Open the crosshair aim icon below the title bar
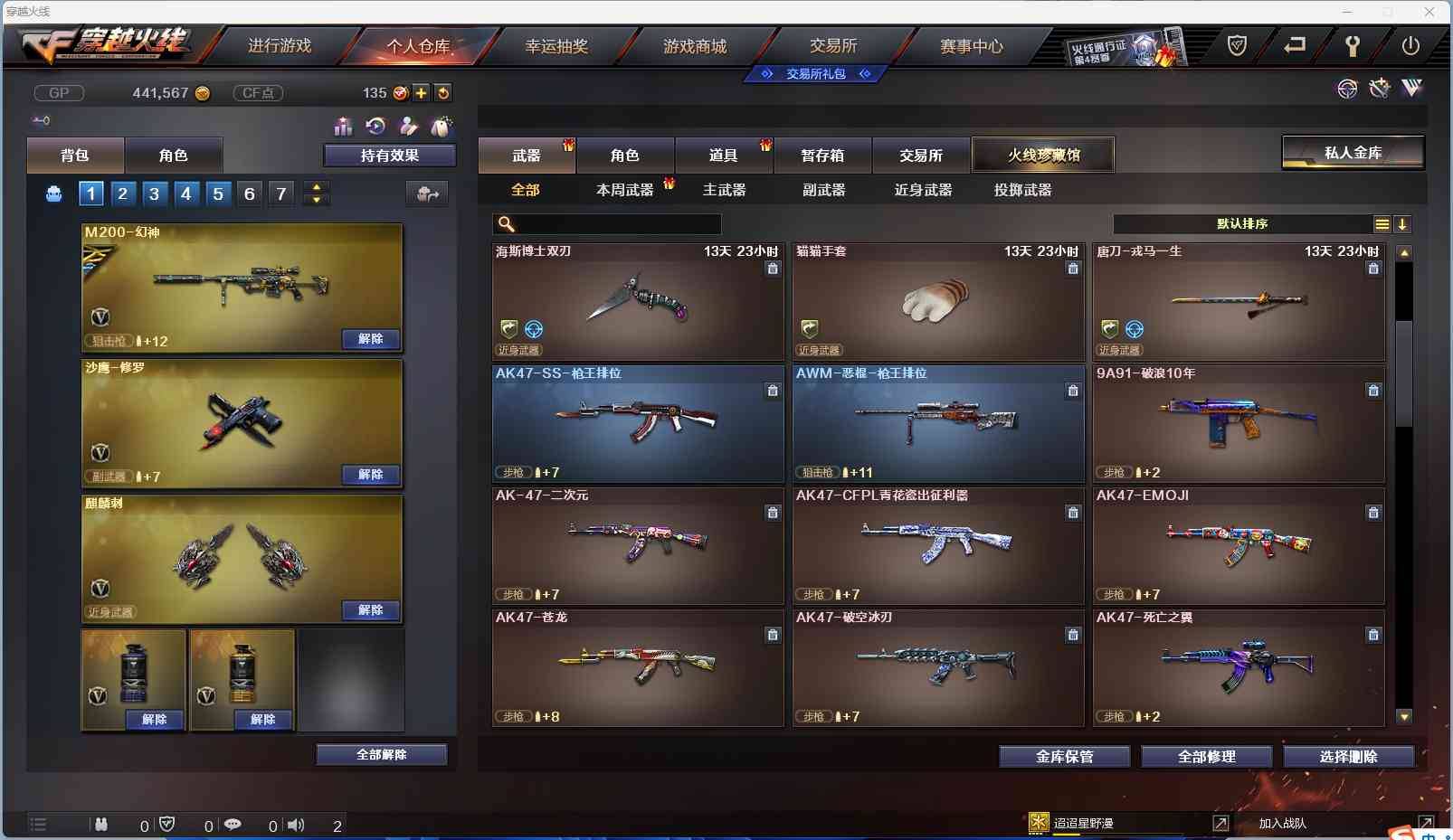 click(x=1347, y=89)
